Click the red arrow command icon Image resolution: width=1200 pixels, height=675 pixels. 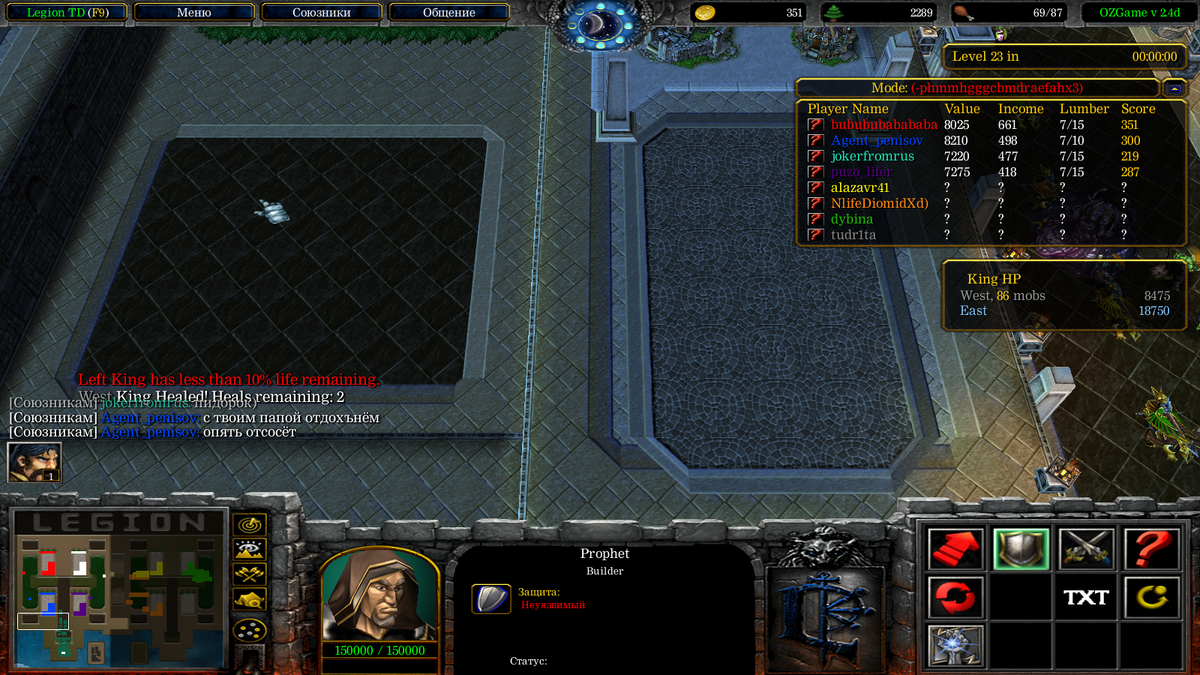pyautogui.click(x=955, y=549)
